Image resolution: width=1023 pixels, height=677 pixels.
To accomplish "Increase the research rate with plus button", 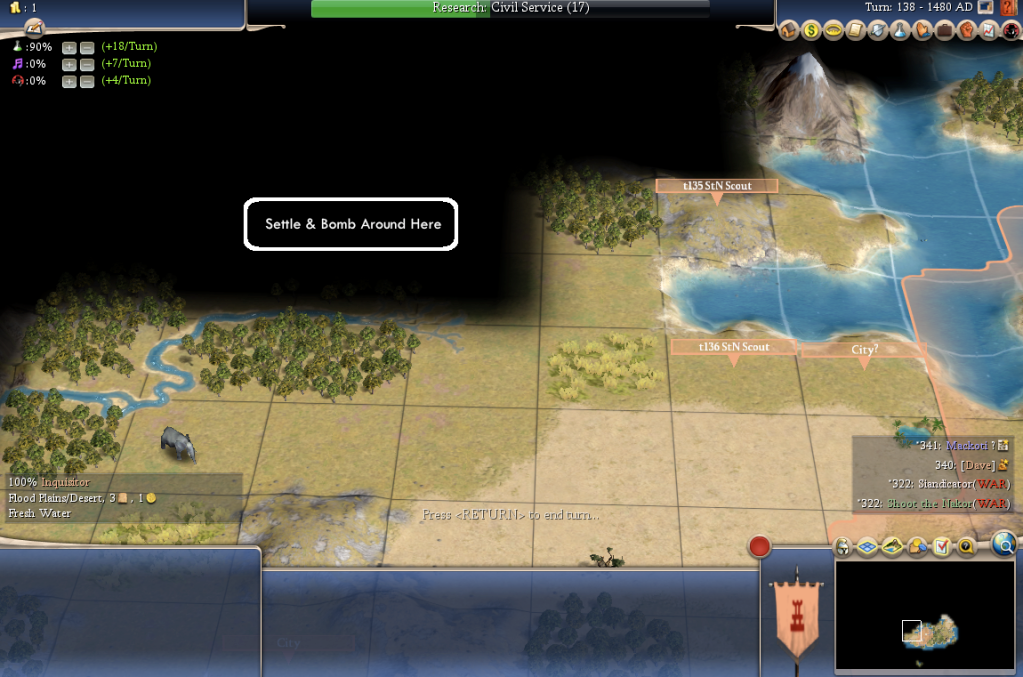I will click(x=69, y=47).
